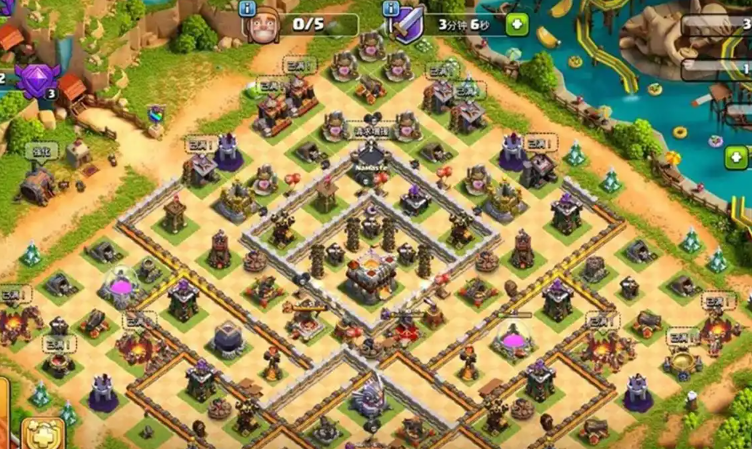752x449 pixels.
Task: Select the purple shield with sword icon
Action: click(x=408, y=24)
